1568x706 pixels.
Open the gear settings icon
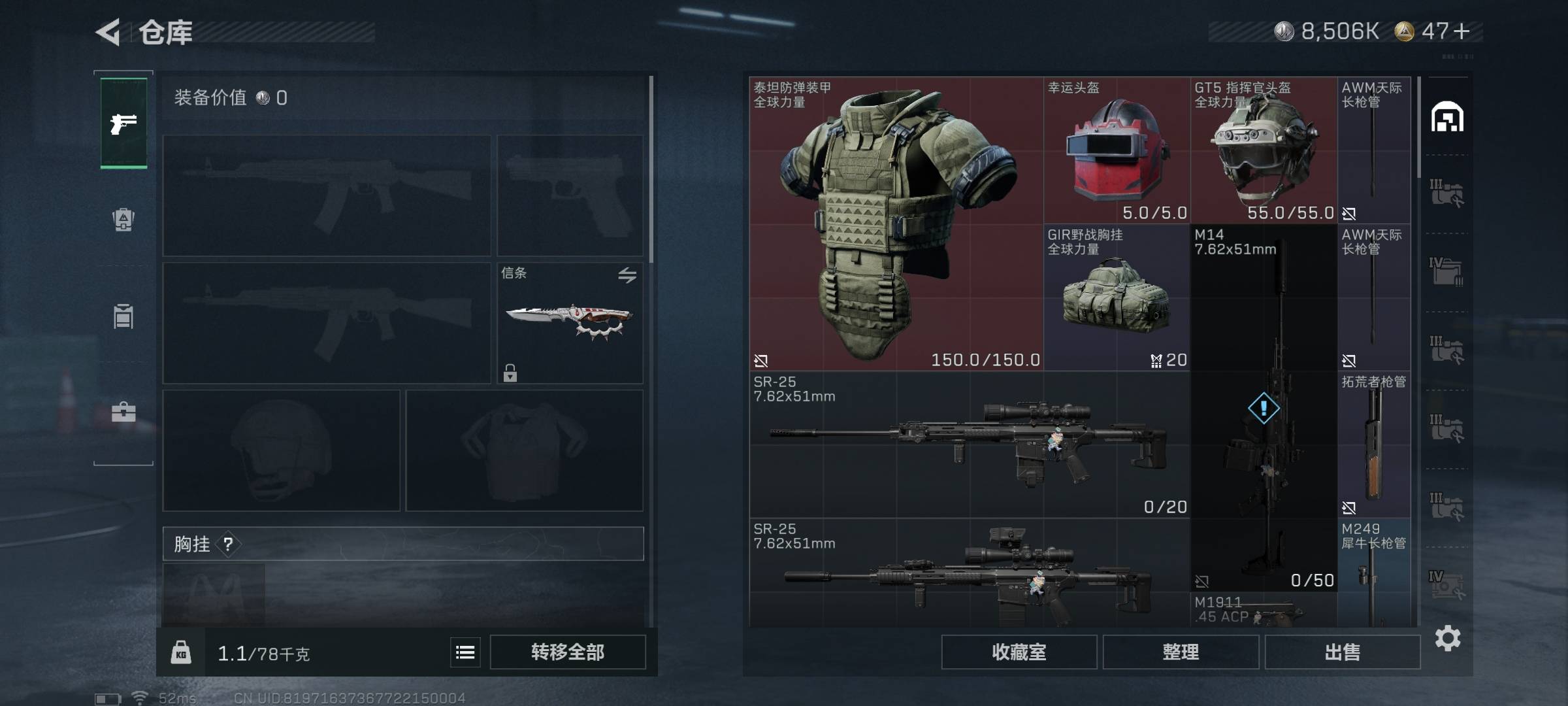(1447, 638)
